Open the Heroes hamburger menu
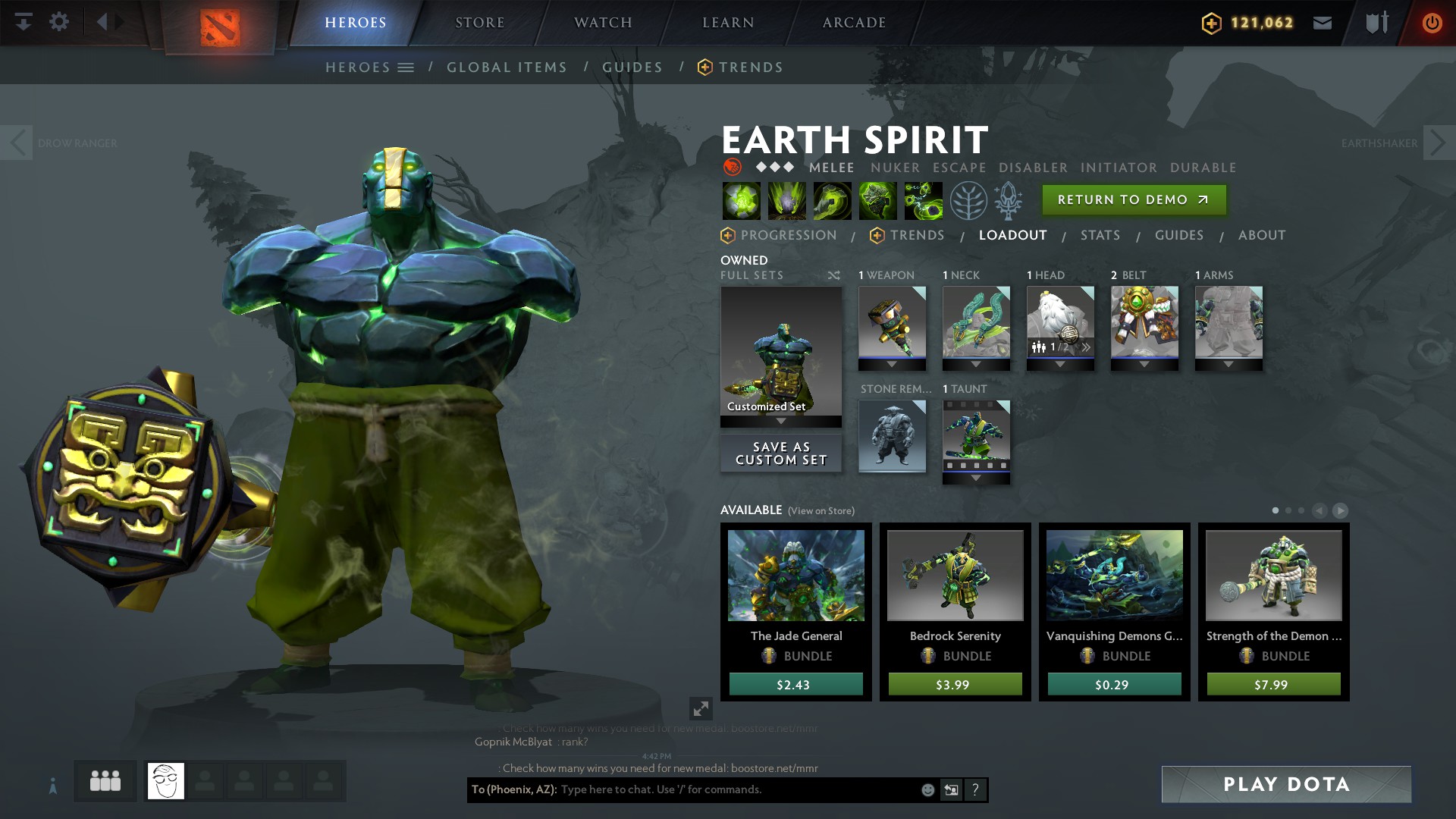Image resolution: width=1456 pixels, height=819 pixels. point(407,67)
